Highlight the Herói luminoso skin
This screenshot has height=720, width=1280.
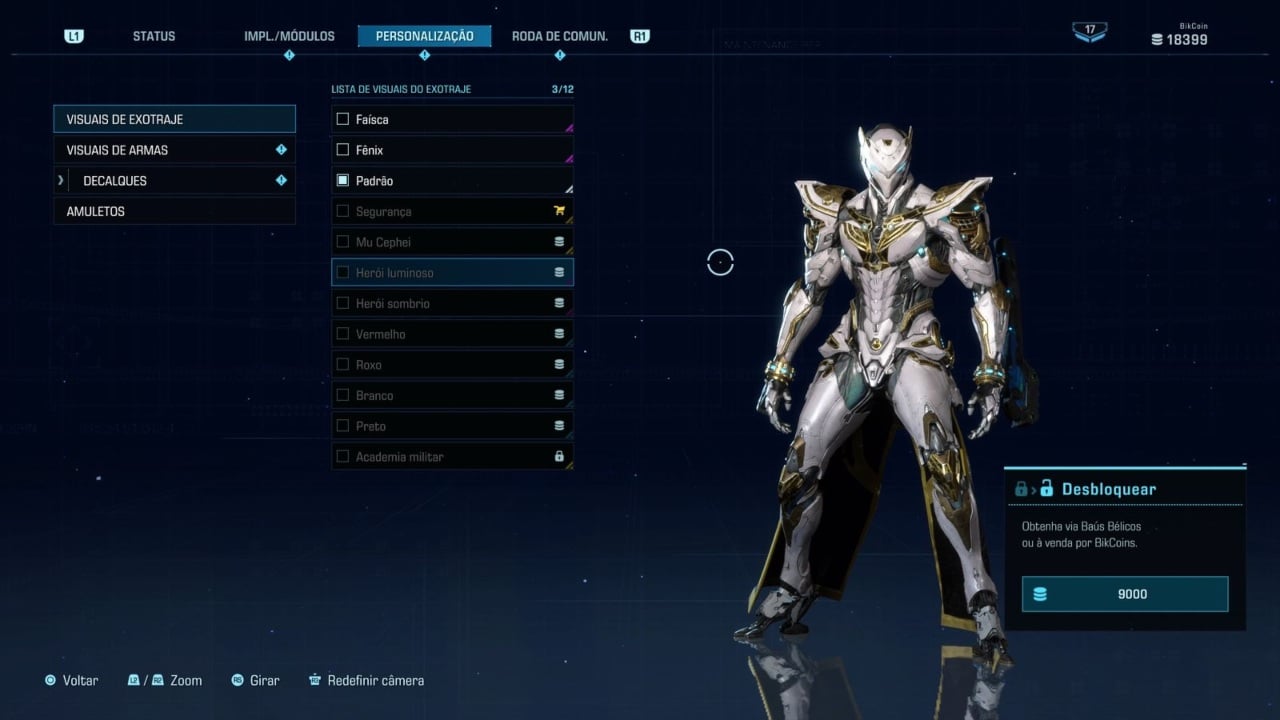coord(452,272)
